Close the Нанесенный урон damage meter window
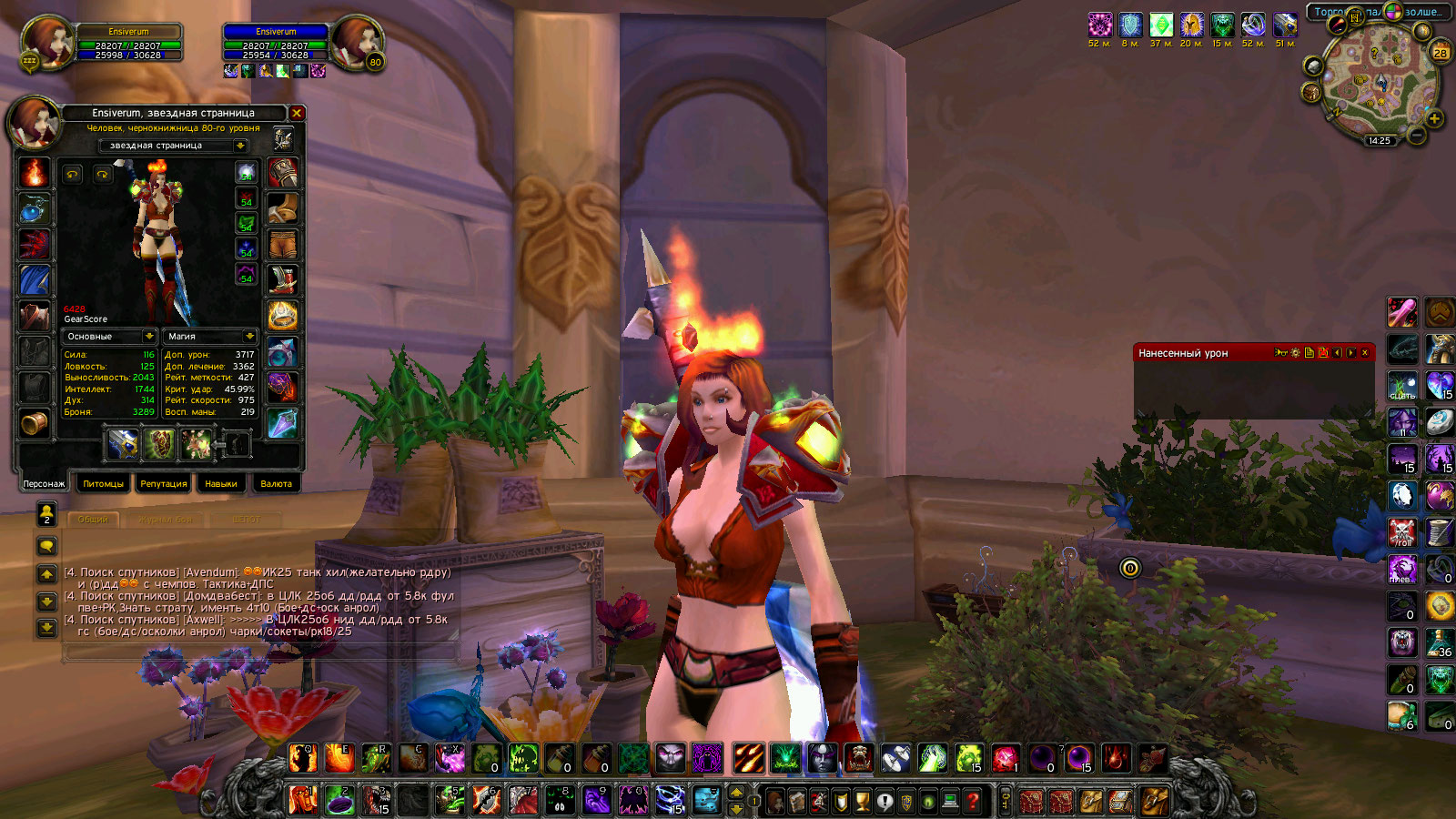 [x=1365, y=353]
